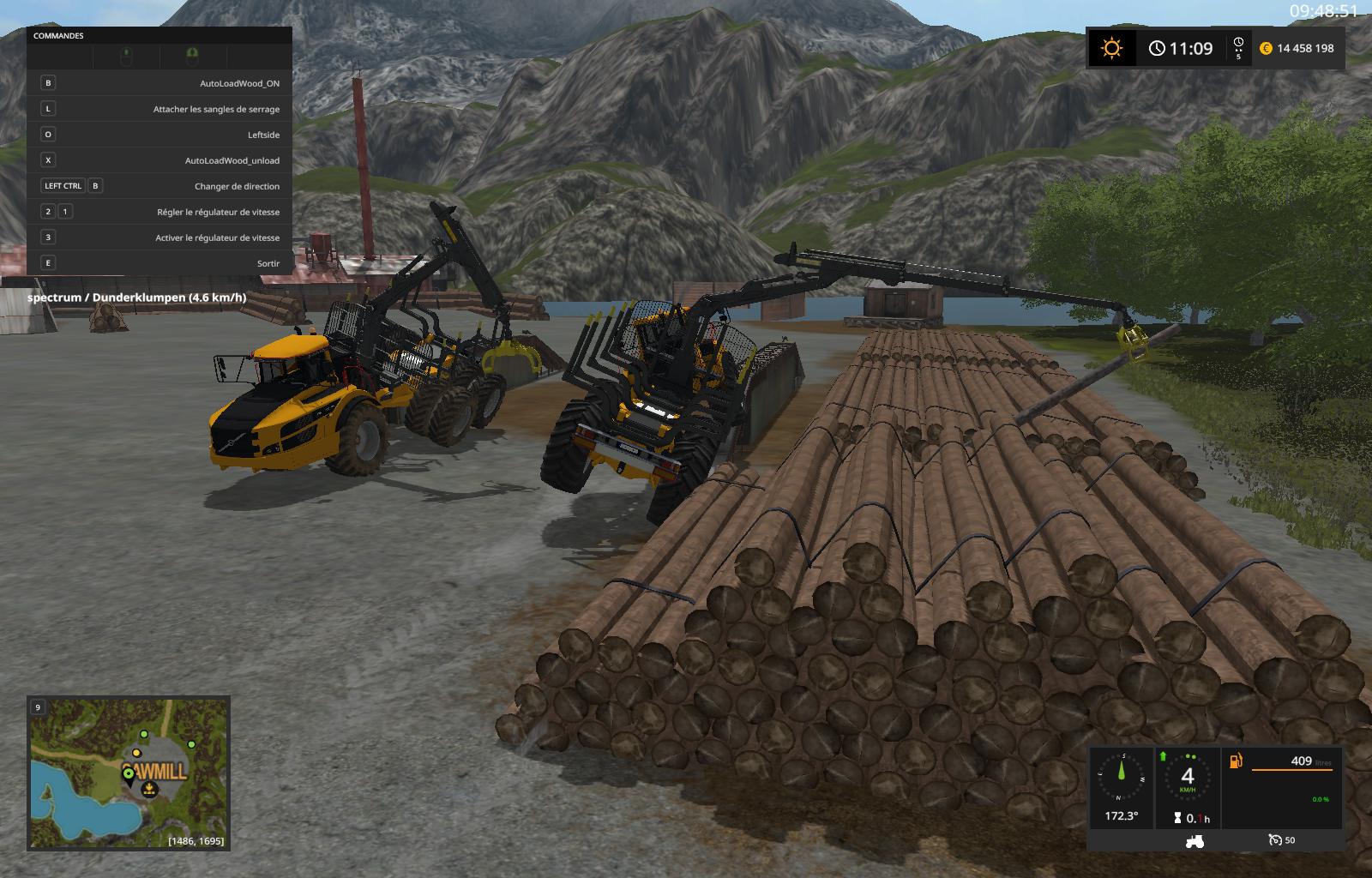This screenshot has width=1372, height=878.
Task: Select the yellow sawmill unload marker on minimap
Action: coord(149,789)
